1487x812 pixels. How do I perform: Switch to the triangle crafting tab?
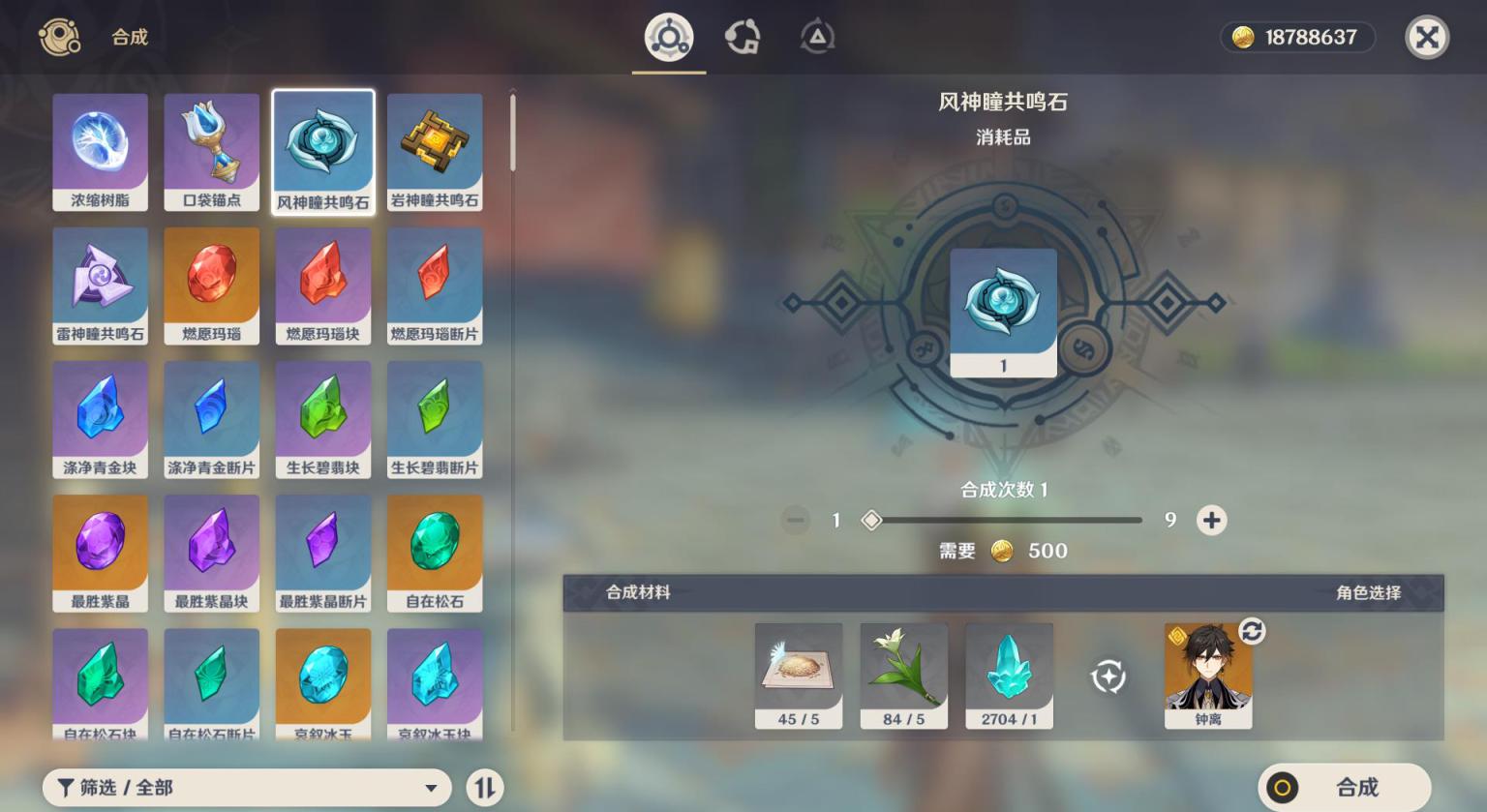pos(817,38)
